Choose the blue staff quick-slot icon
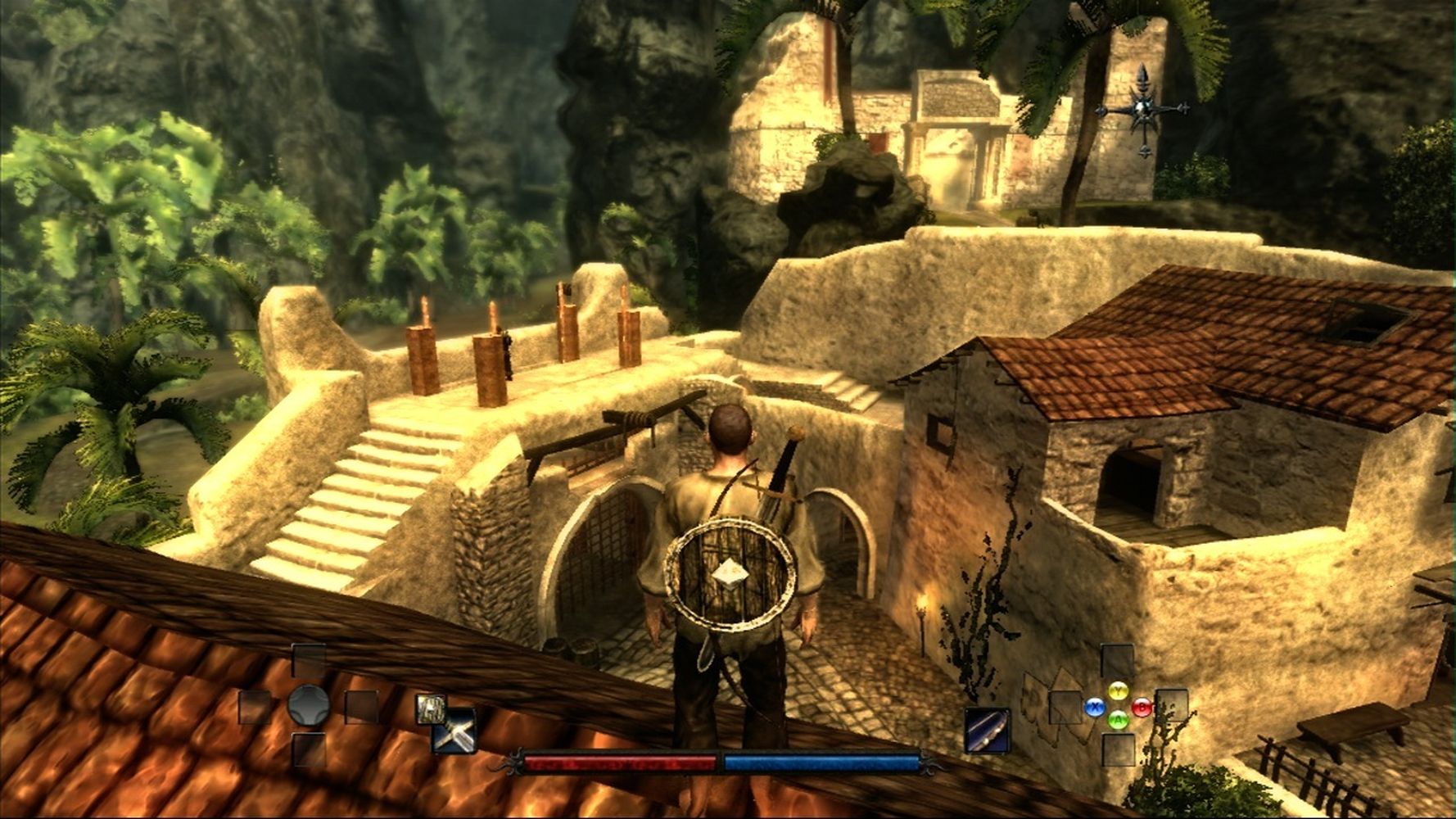1456x819 pixels. click(987, 730)
